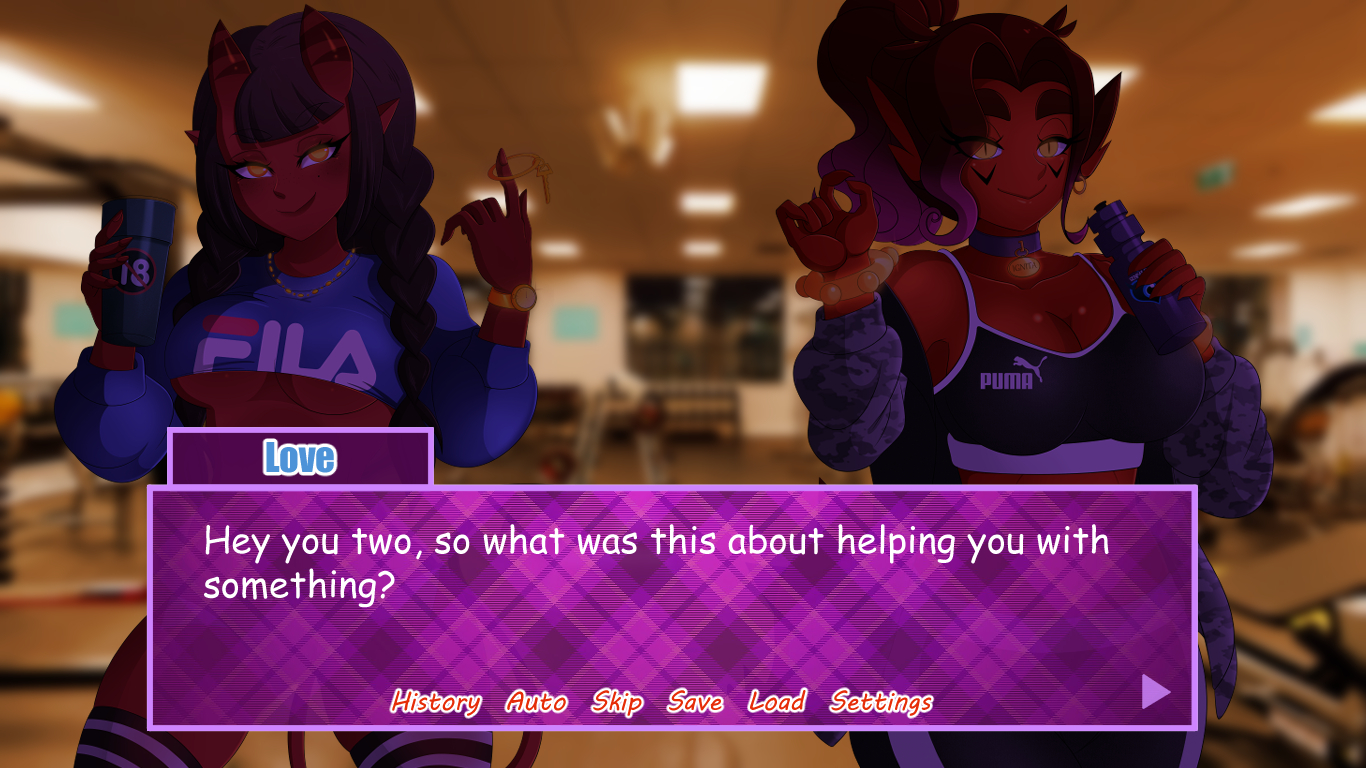Image resolution: width=1366 pixels, height=768 pixels.
Task: Click the Auto label in the quick menu
Action: click(536, 702)
